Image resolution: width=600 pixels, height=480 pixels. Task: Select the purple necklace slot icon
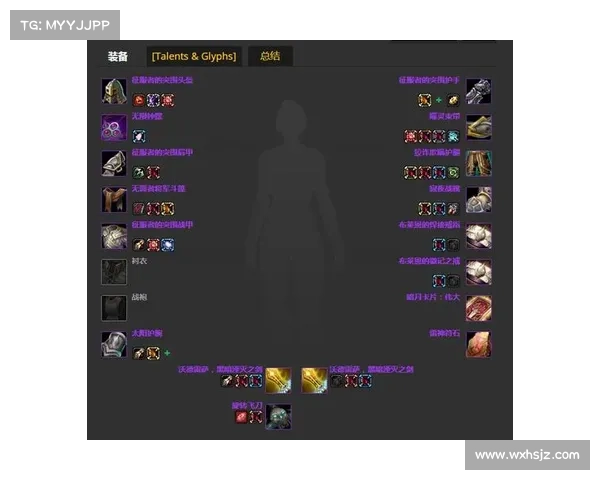pos(114,127)
